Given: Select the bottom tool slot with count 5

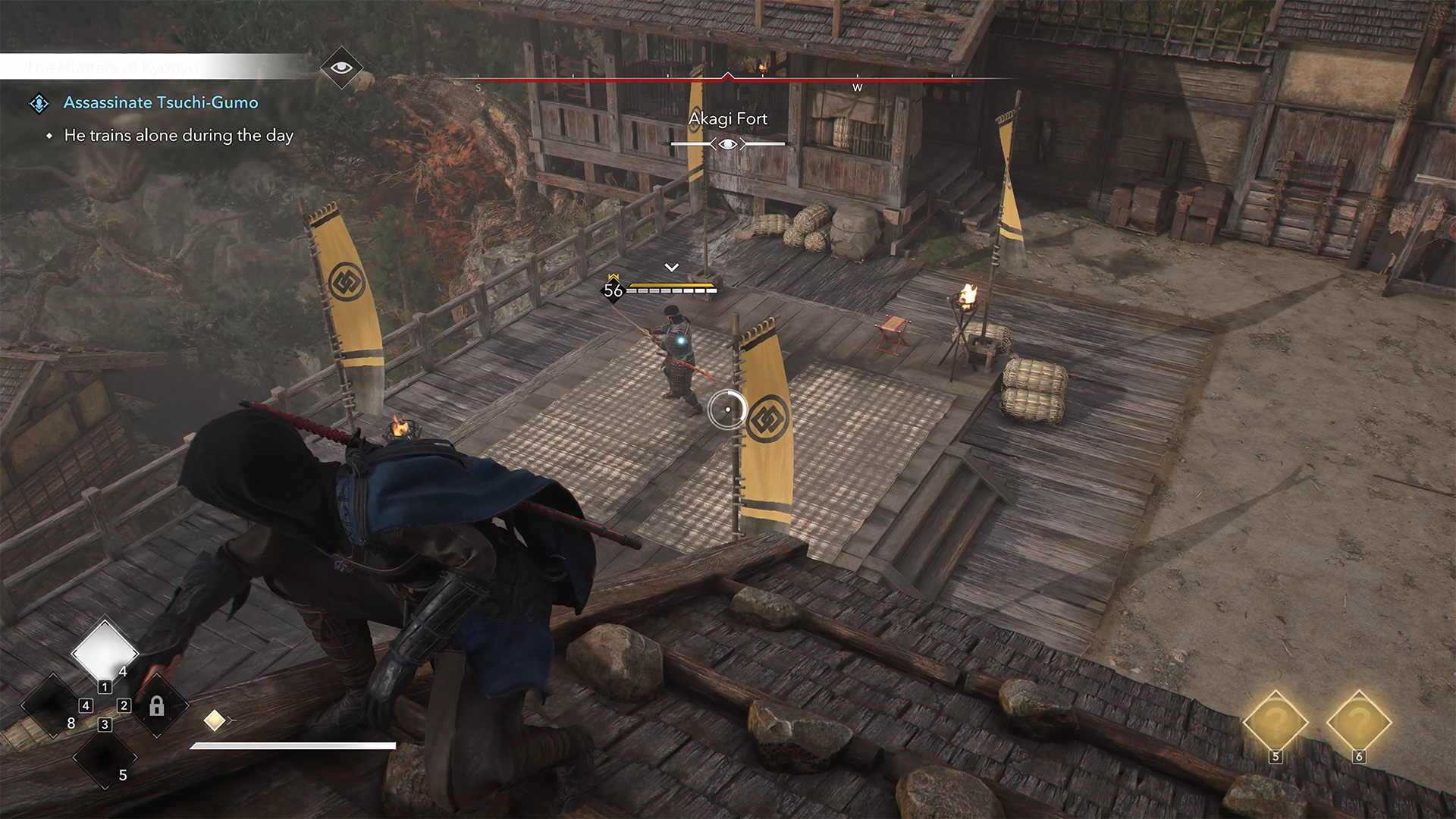Looking at the screenshot, I should click(105, 758).
